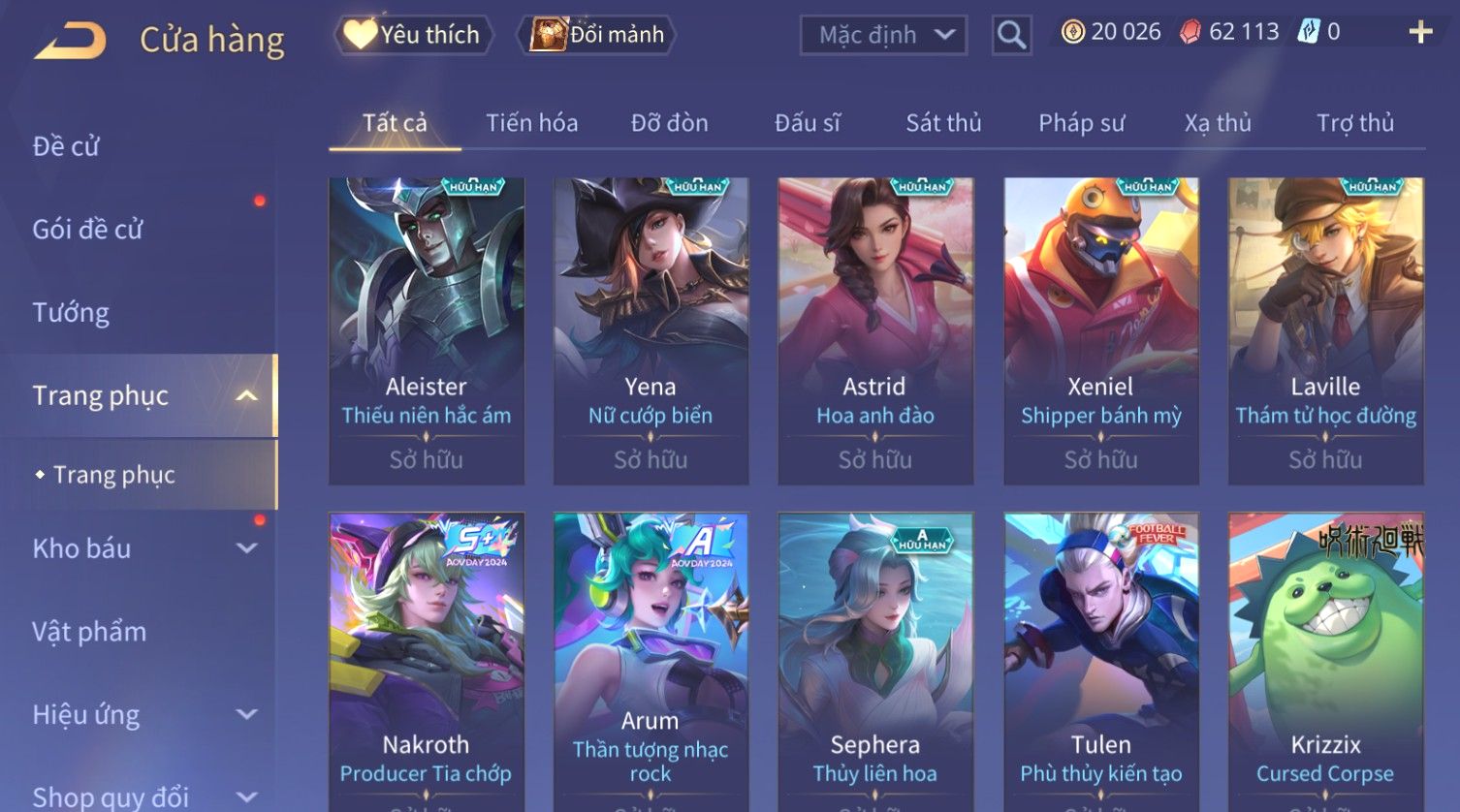The height and width of the screenshot is (812, 1460).
Task: Open the Trợ thủ tab
Action: coord(1354,123)
